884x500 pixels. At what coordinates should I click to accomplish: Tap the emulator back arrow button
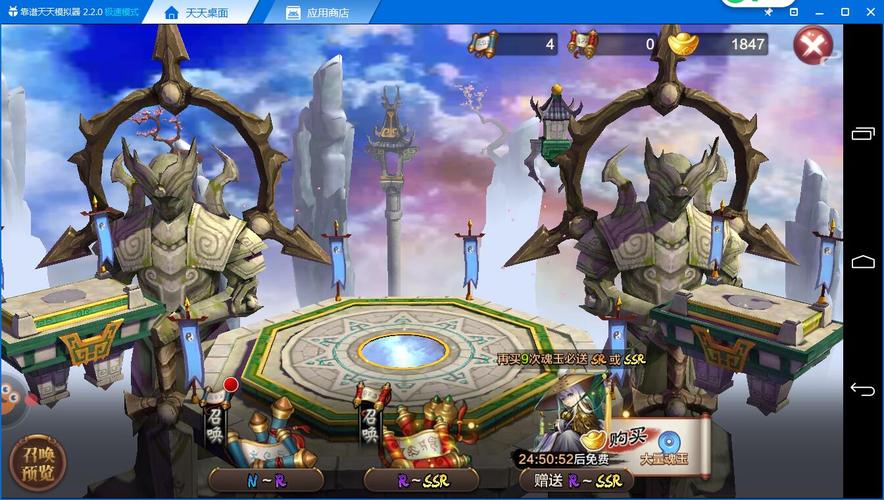pos(862,389)
